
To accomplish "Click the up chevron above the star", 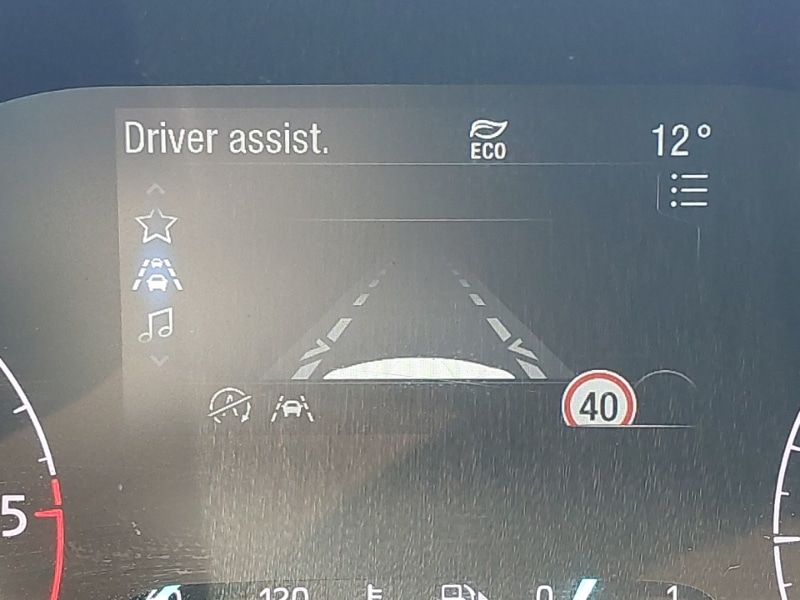I will coord(156,189).
